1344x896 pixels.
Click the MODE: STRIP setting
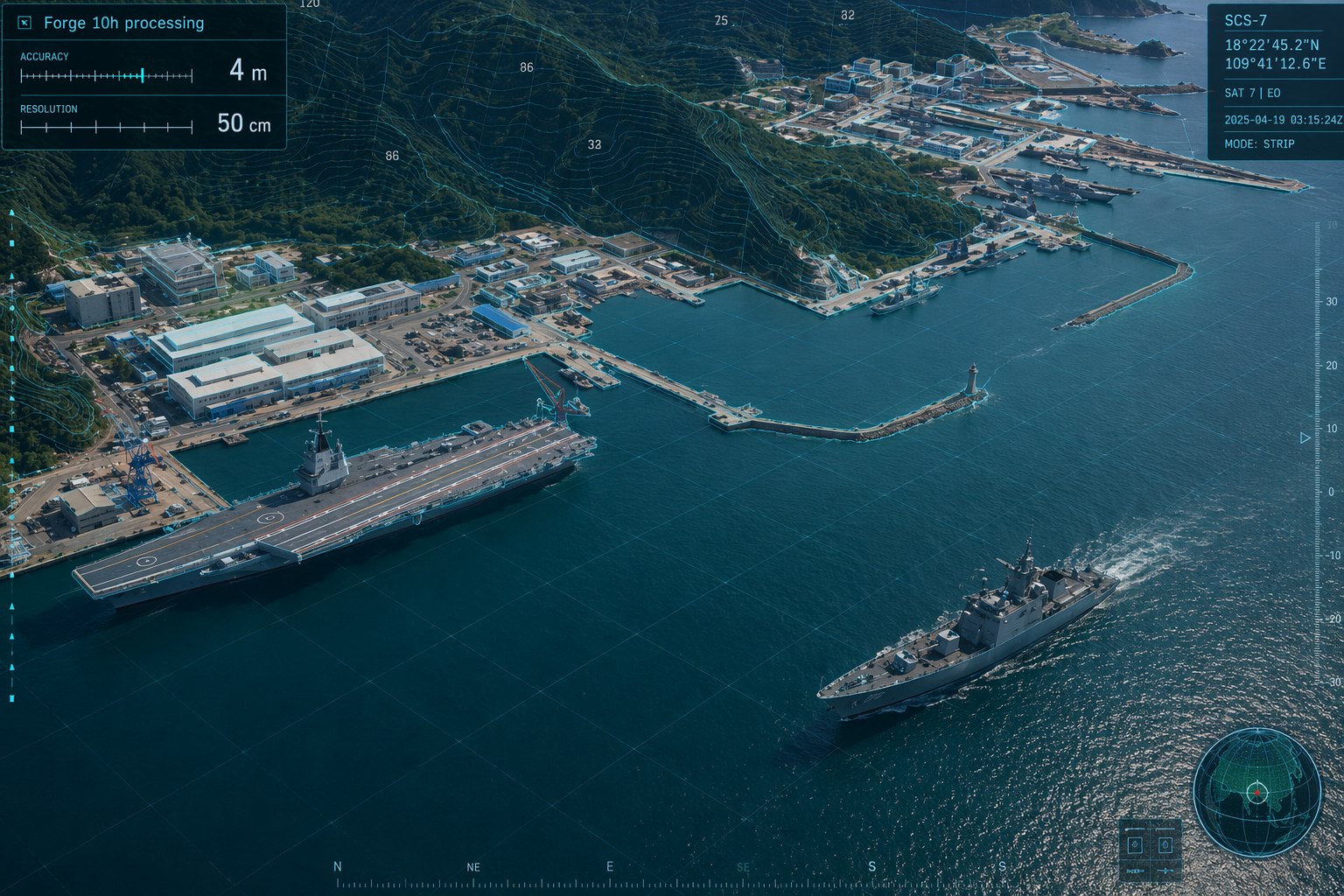point(1259,143)
